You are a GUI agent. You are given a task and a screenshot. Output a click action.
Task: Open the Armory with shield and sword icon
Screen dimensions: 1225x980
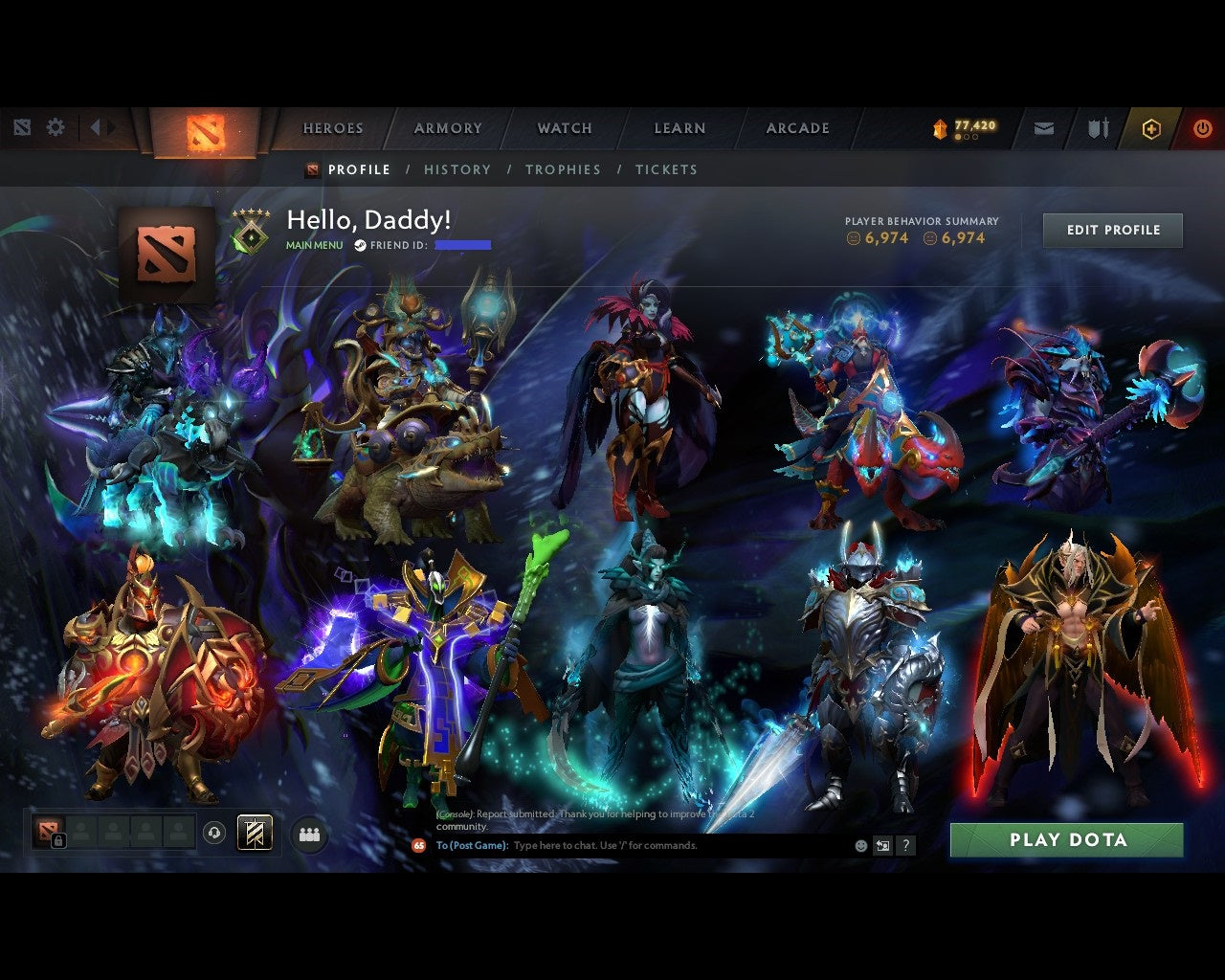pos(1096,127)
